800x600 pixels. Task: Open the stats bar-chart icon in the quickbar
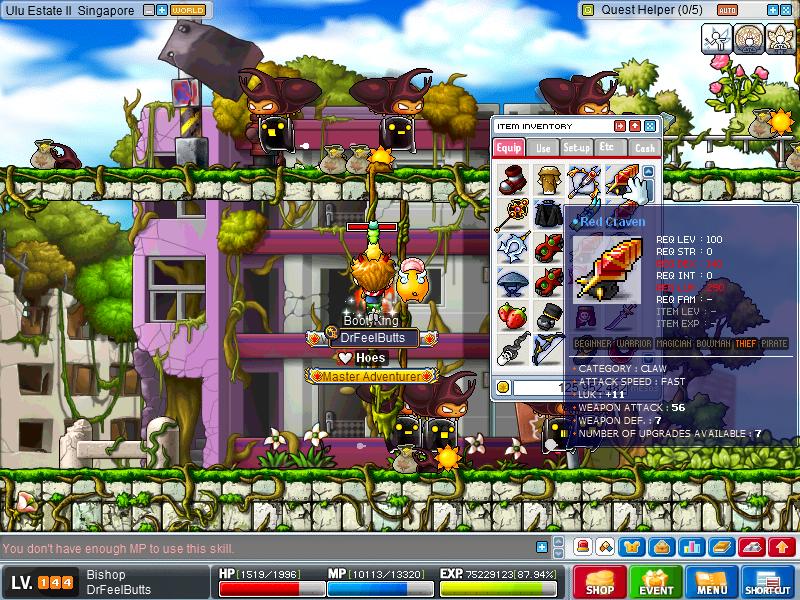tap(692, 547)
